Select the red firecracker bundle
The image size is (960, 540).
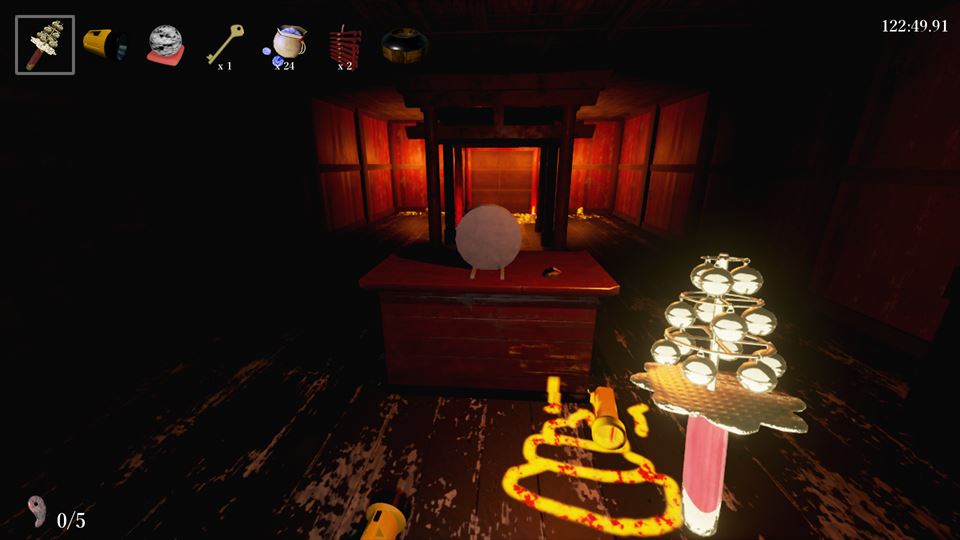click(x=343, y=45)
